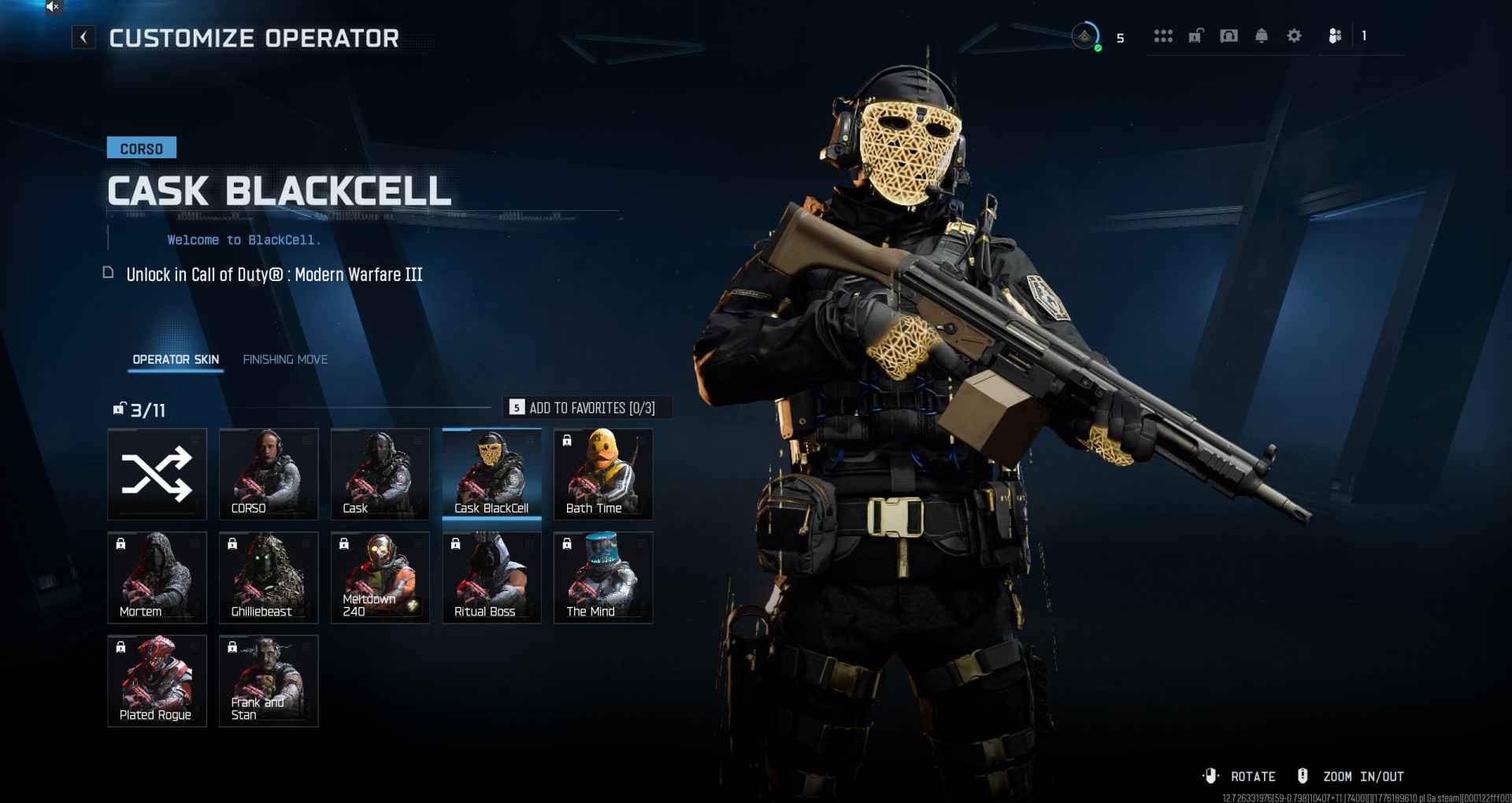This screenshot has width=1512, height=803.
Task: Open the notifications bell
Action: (x=1262, y=36)
